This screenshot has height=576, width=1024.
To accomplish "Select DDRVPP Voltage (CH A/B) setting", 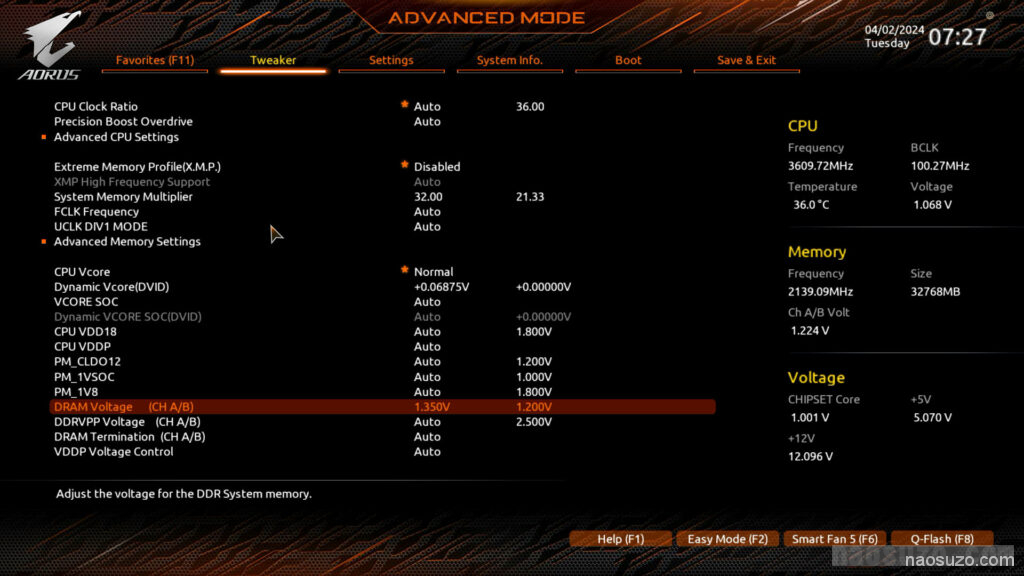I will [129, 422].
